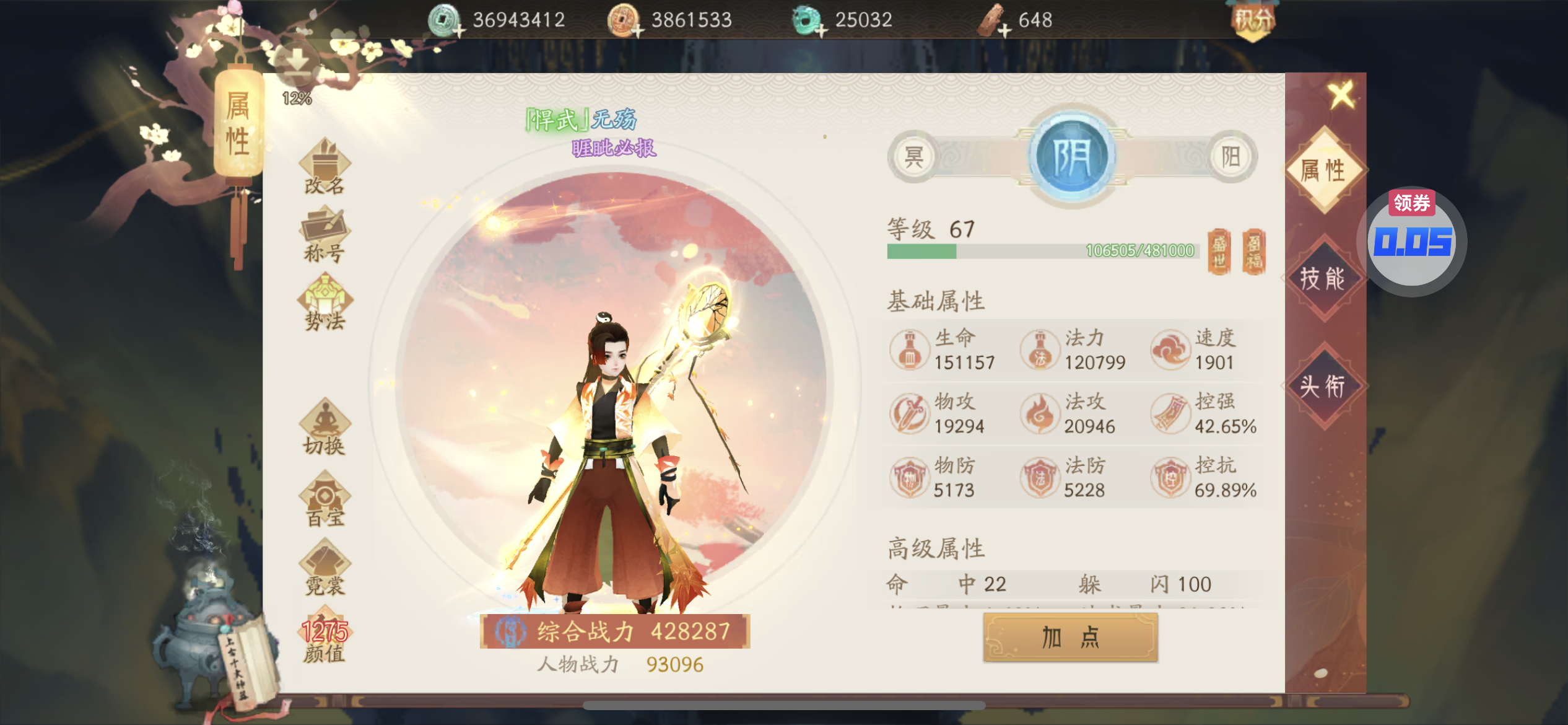Select the 阳 yang element toggle

coord(1231,157)
